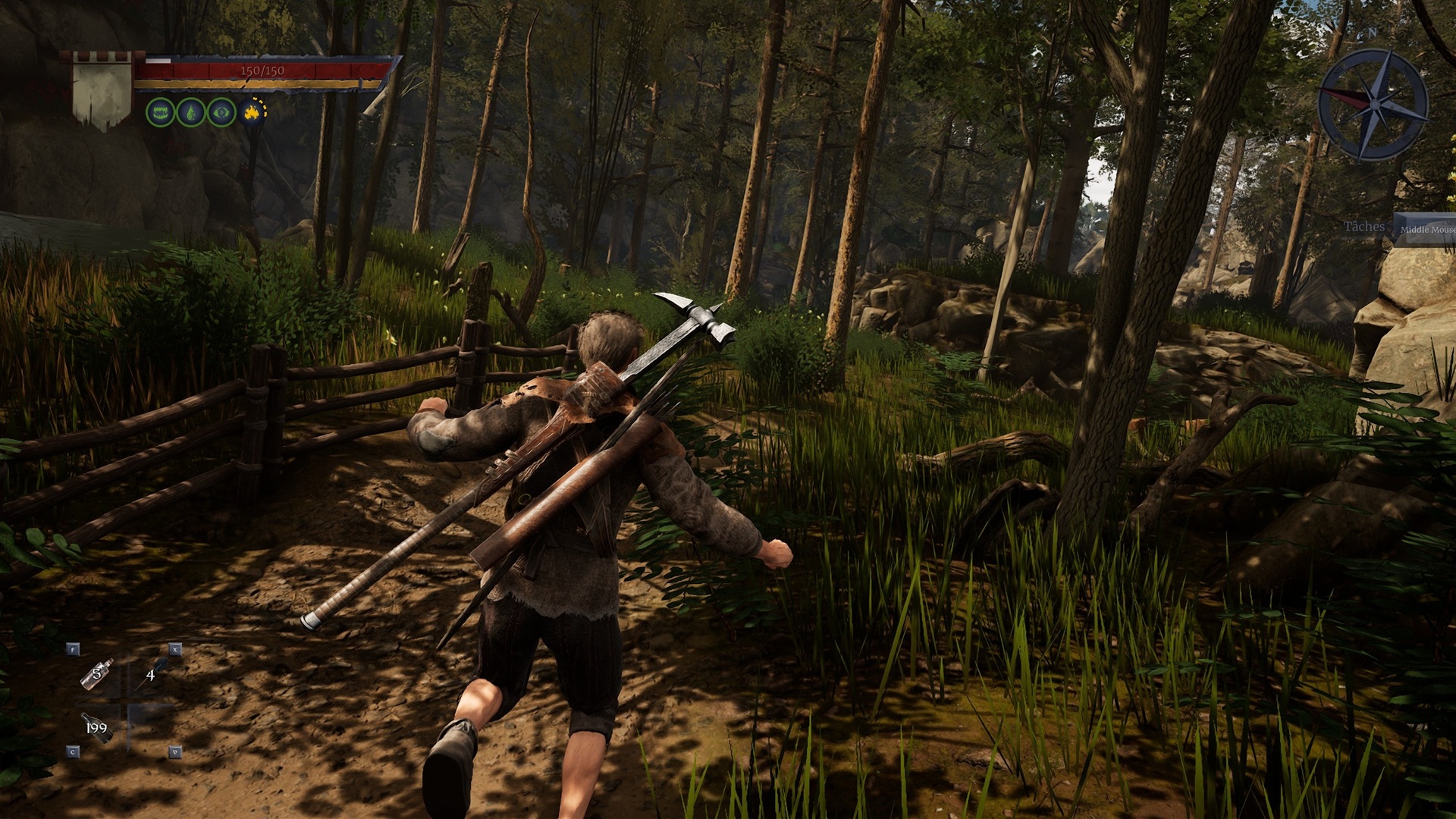This screenshot has height=819, width=1456.
Task: Click the compass rose
Action: pos(1373,105)
